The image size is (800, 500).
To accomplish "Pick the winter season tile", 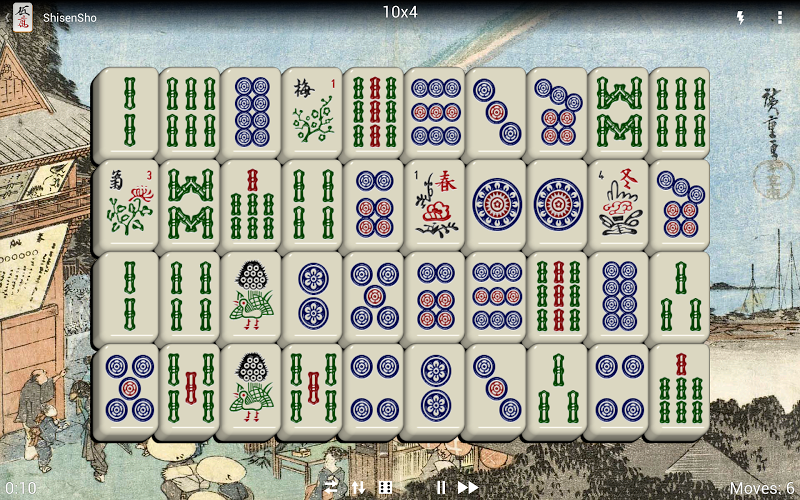I will [619, 202].
